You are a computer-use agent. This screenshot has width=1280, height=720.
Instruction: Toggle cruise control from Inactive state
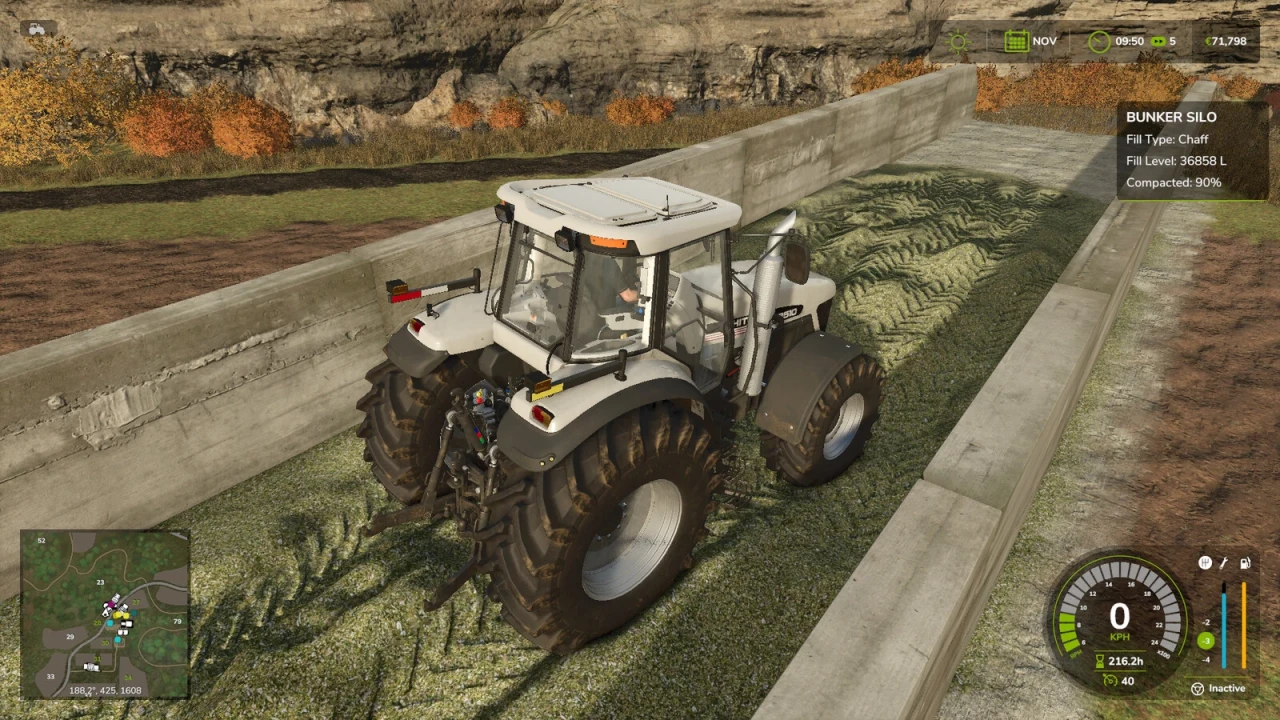(1225, 688)
